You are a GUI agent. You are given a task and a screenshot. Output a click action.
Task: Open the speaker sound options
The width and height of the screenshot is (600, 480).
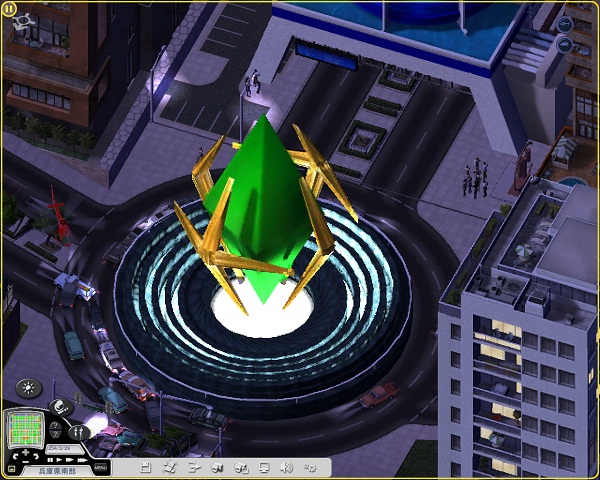286,467
